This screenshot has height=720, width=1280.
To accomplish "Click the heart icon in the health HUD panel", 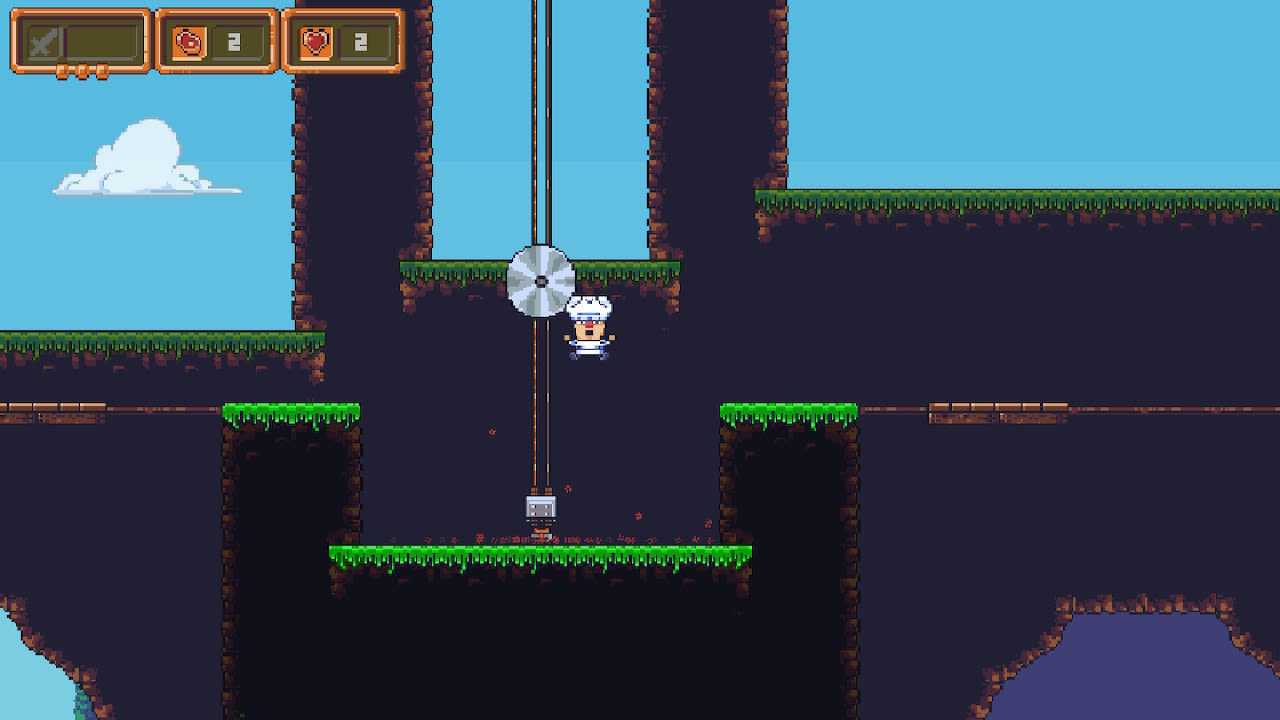I will [317, 40].
